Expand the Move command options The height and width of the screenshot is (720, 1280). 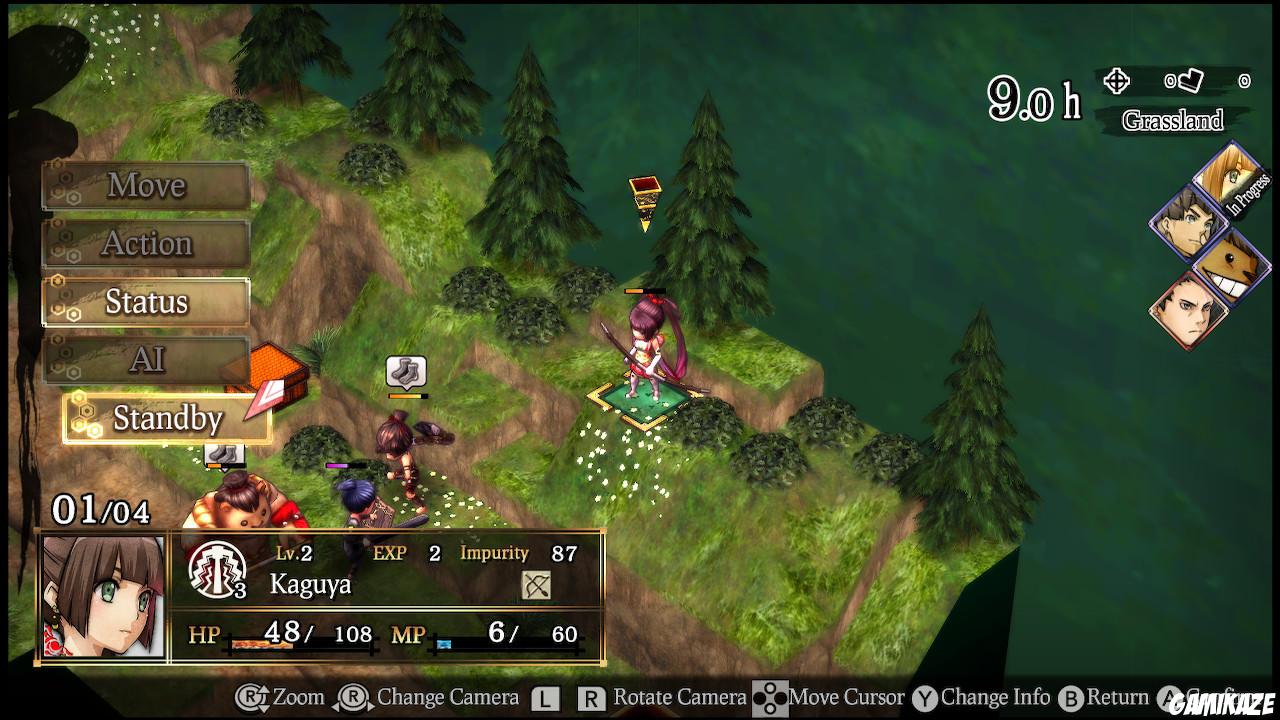tap(145, 185)
